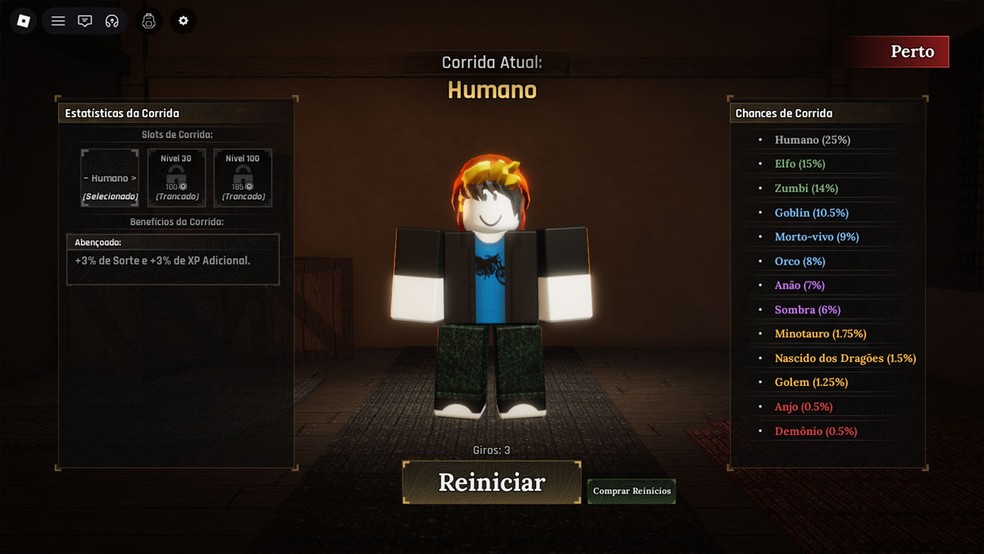Screen dimensions: 984x554
Task: Open the backpack inventory icon
Action: (149, 21)
